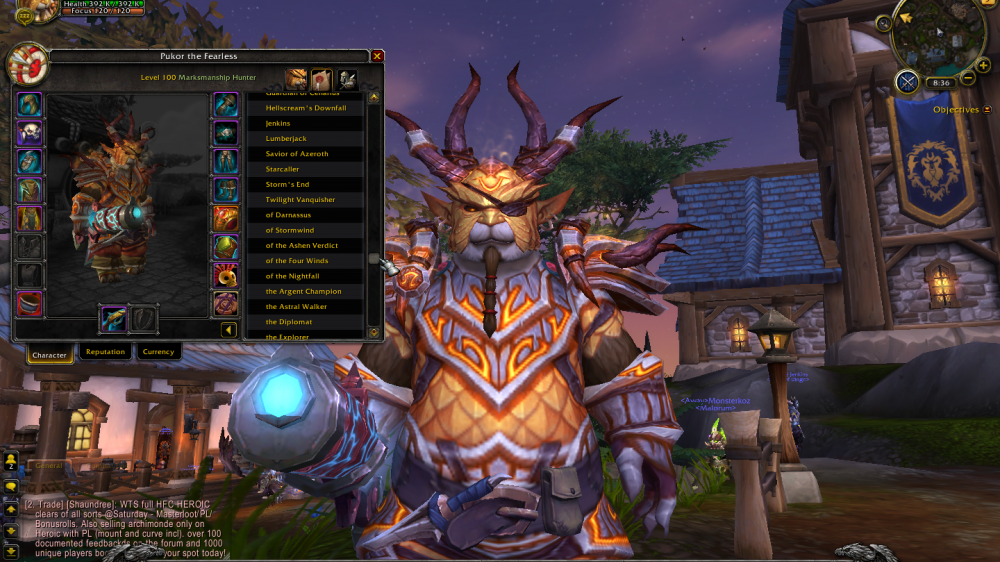The image size is (1000, 562).
Task: Show the equipment manager sidebar pane
Action: (347, 79)
